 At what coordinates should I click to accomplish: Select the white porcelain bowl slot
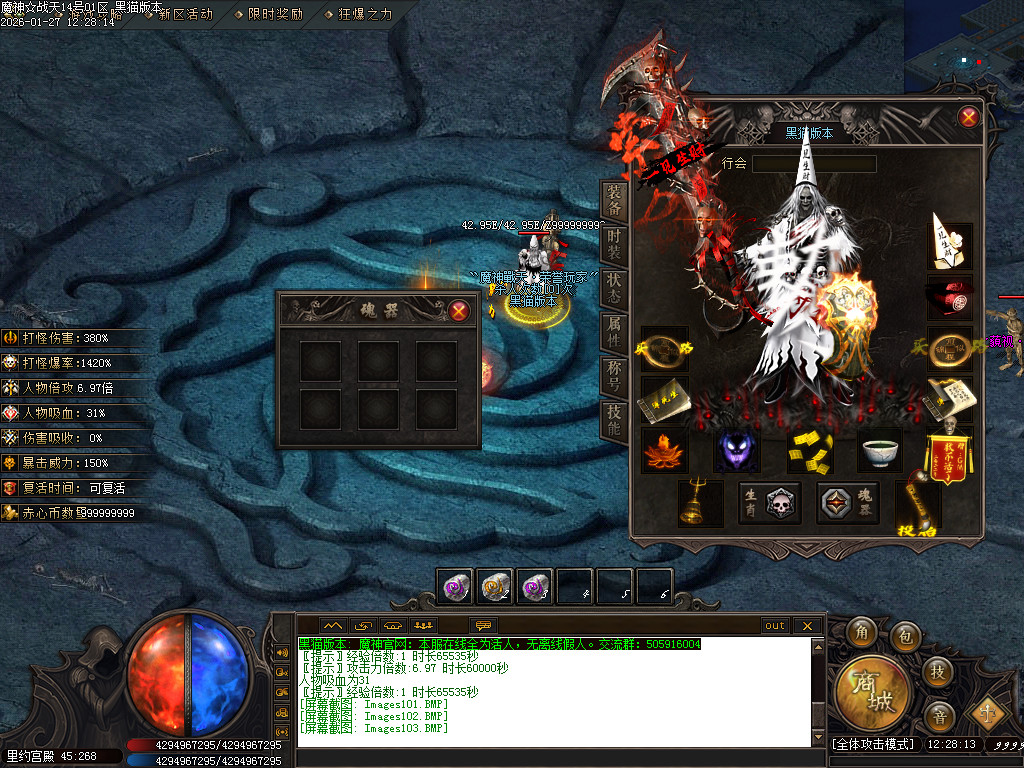[x=882, y=450]
